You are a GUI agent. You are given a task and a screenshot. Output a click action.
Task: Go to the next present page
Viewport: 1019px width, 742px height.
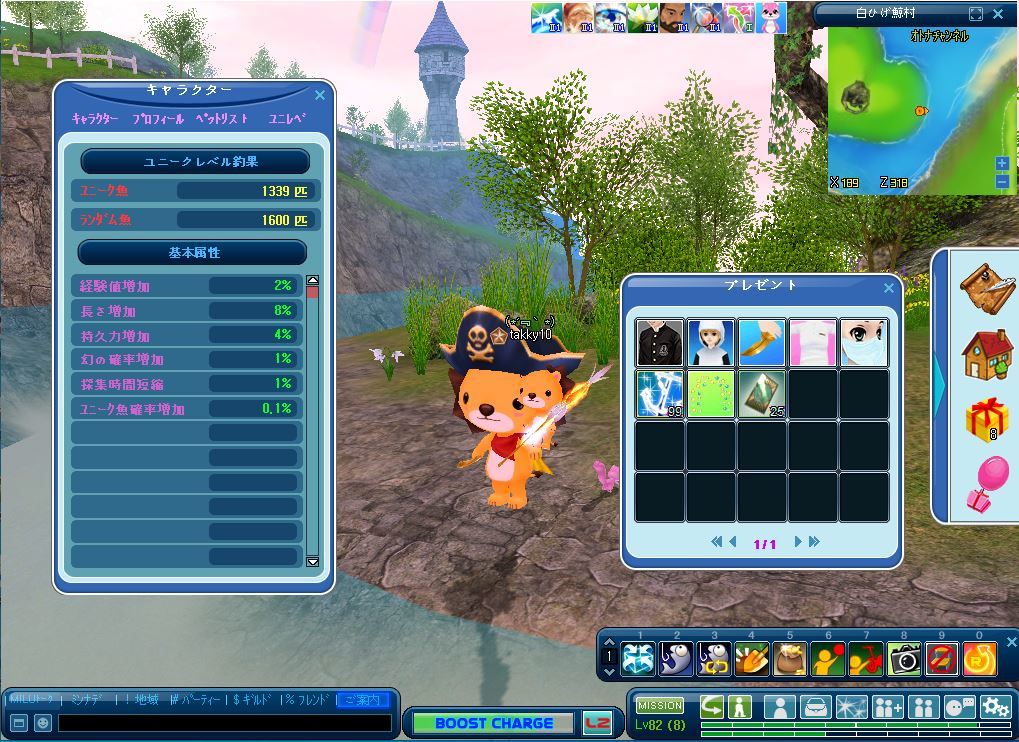[x=799, y=542]
